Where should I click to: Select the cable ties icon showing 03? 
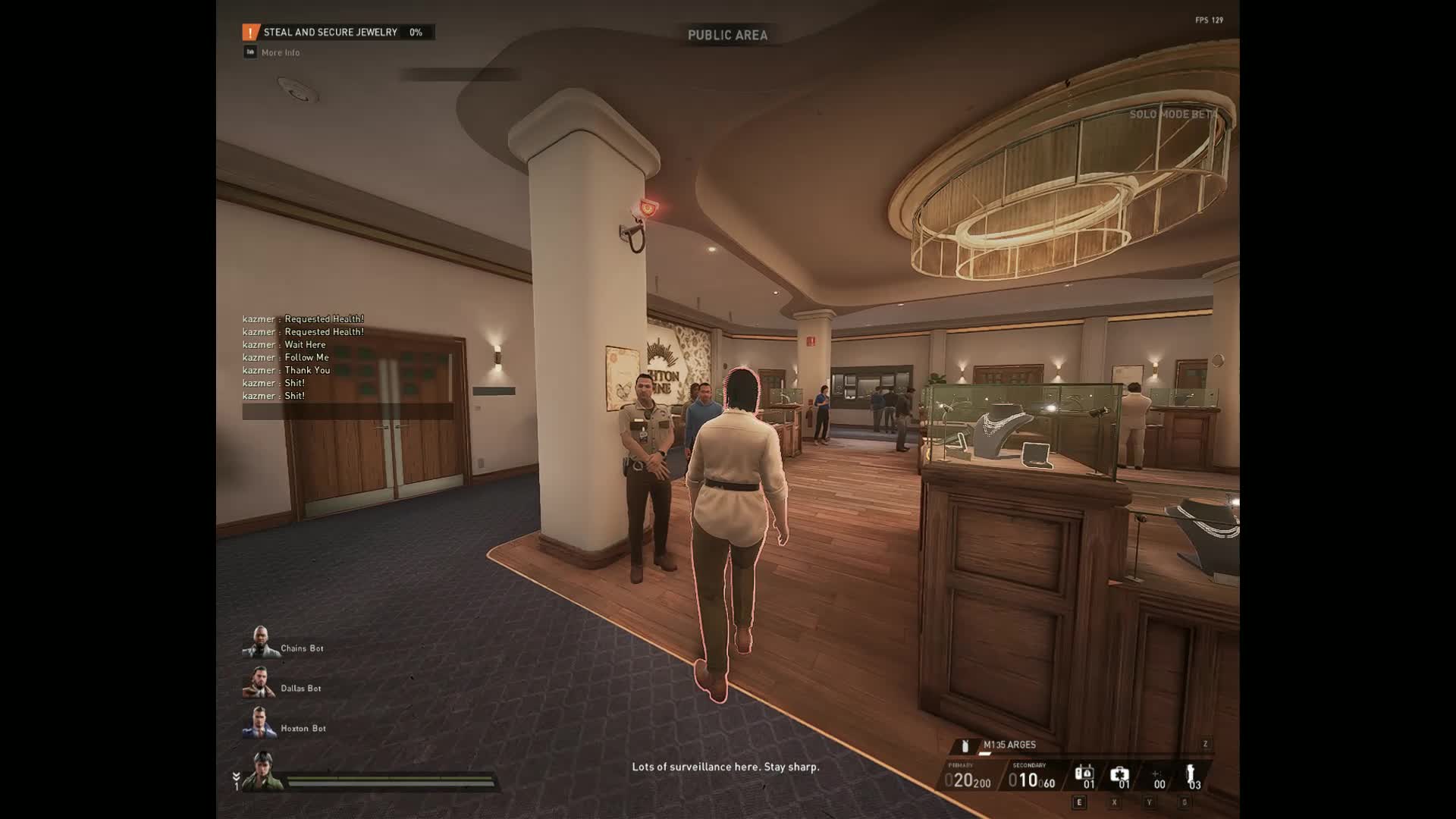click(1192, 777)
